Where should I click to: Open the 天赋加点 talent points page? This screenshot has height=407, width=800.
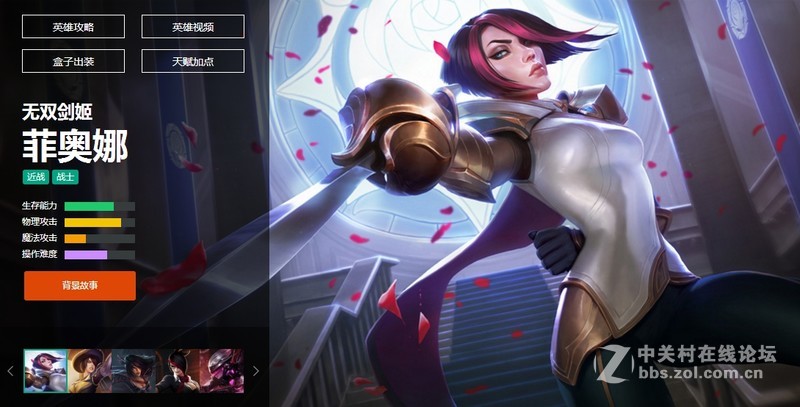pos(193,61)
